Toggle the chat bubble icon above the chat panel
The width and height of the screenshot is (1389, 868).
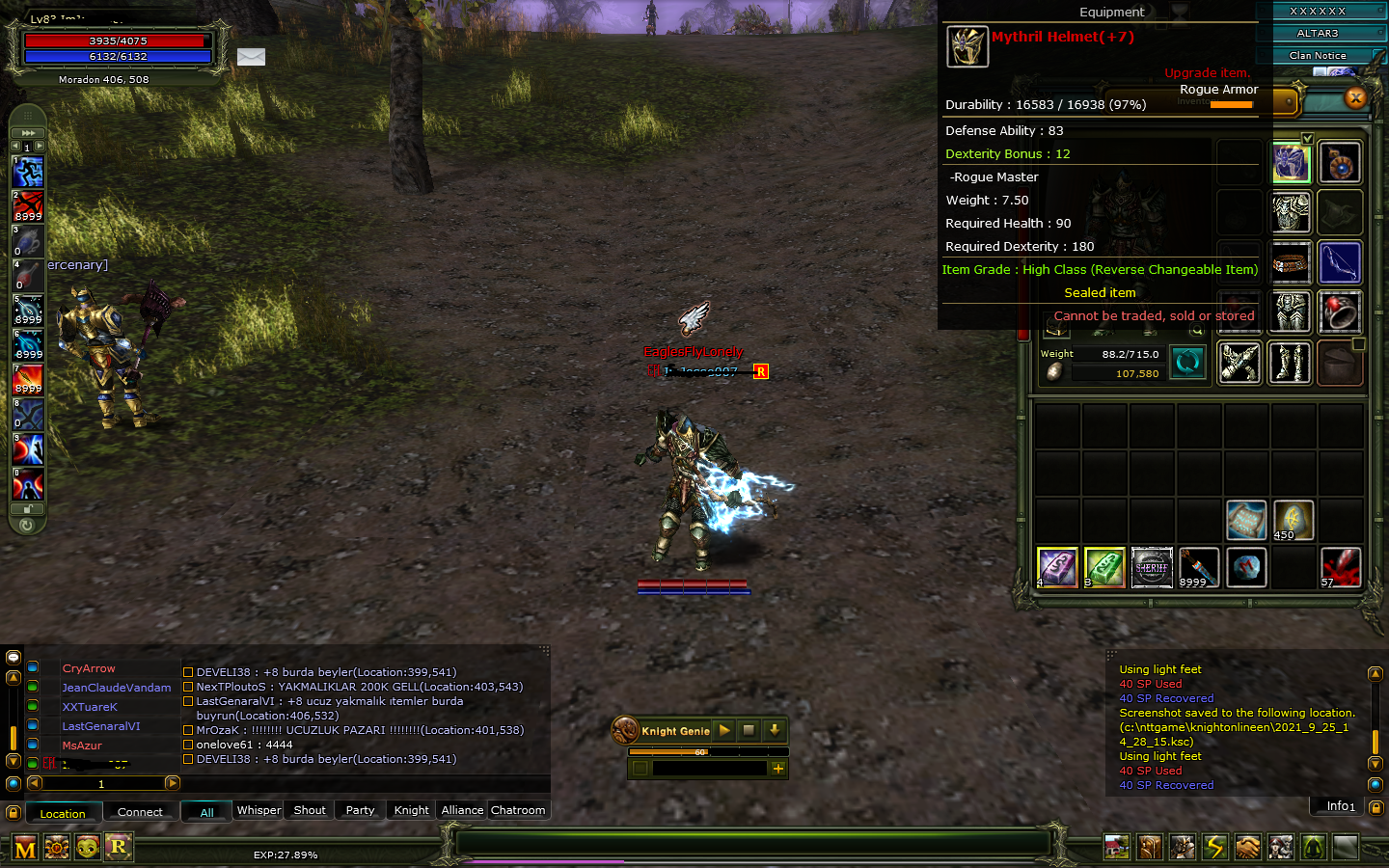tap(13, 657)
